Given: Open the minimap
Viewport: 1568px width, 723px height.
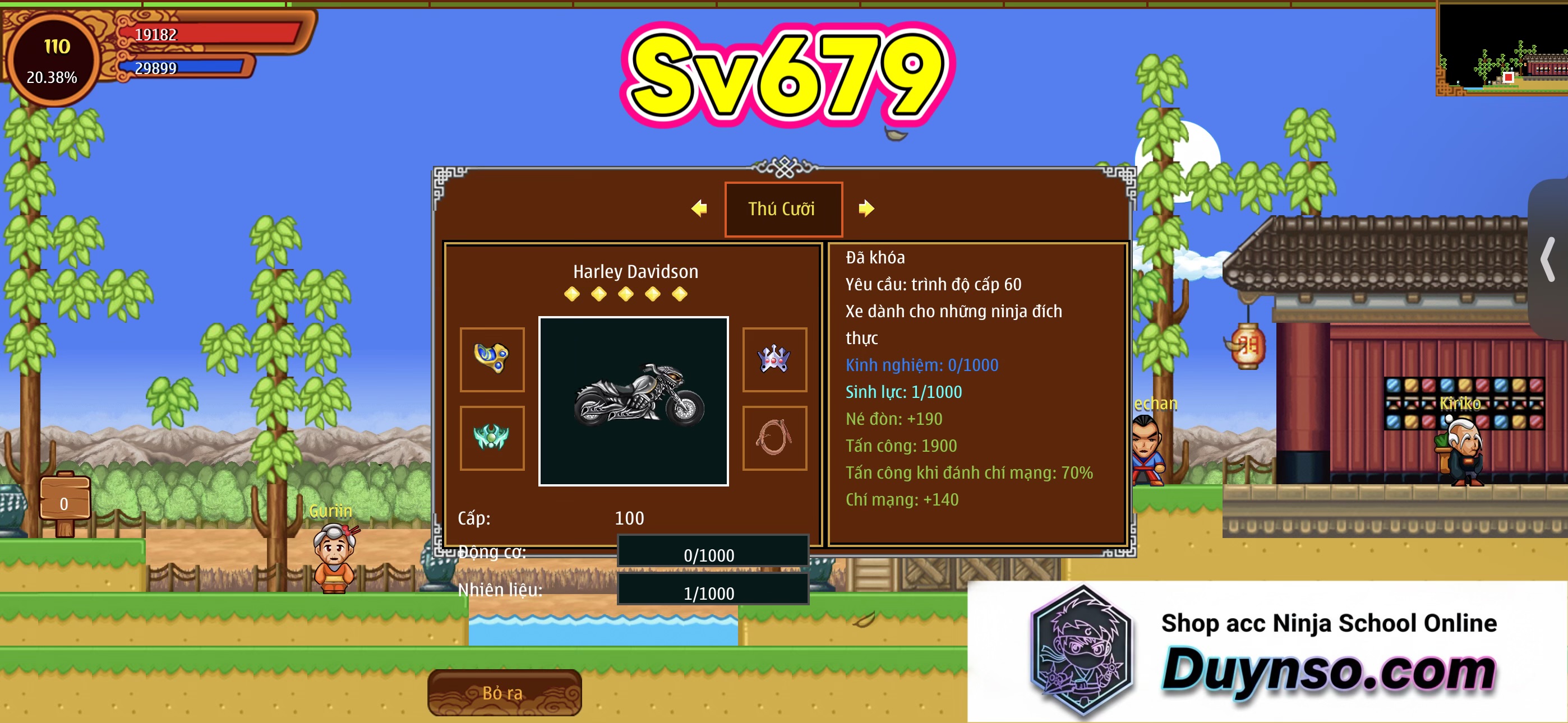Looking at the screenshot, I should [x=1502, y=48].
